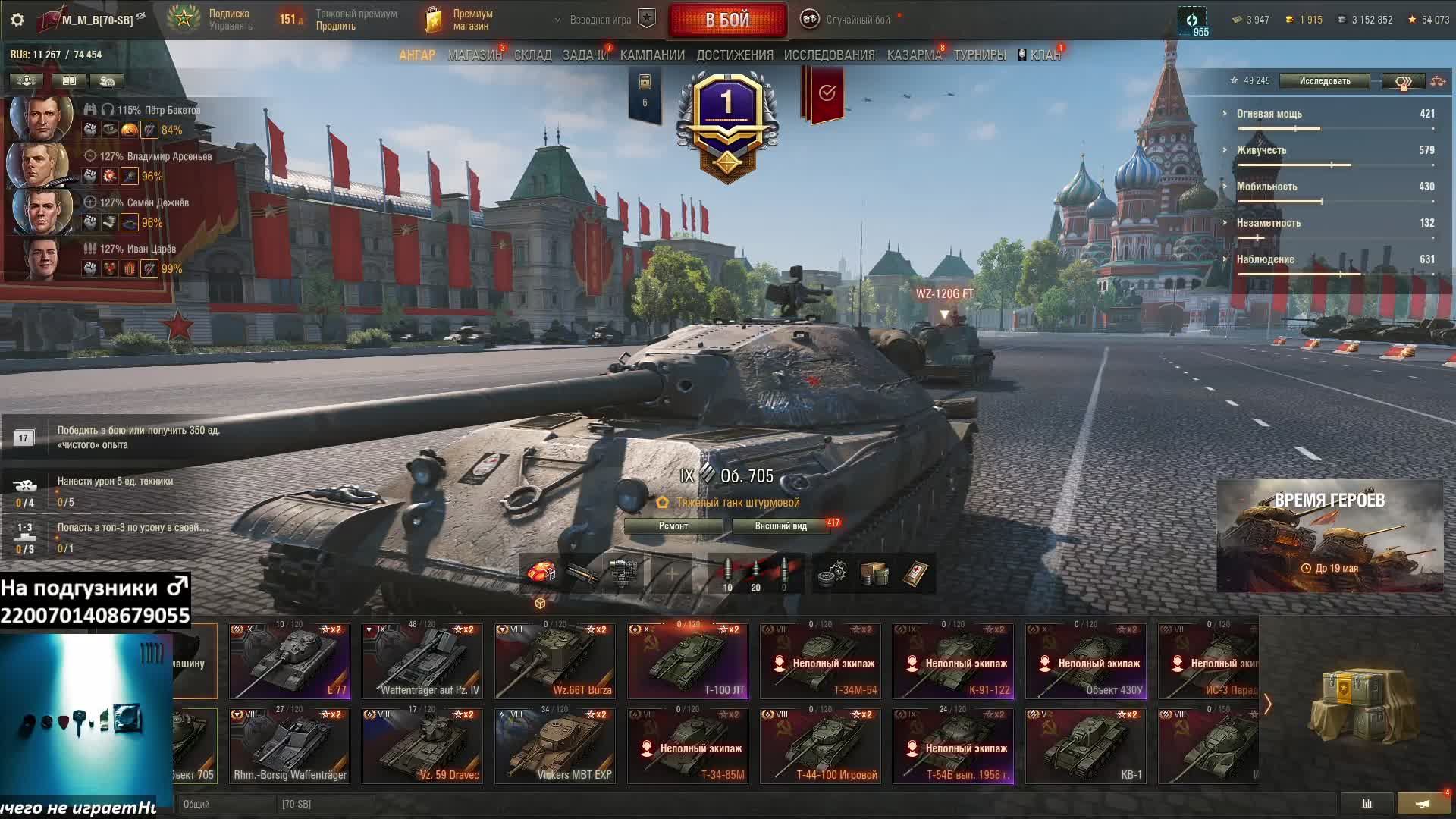Screen dimensions: 1456x819
Task: Open the Случайный бой mode selector
Action: click(x=849, y=20)
